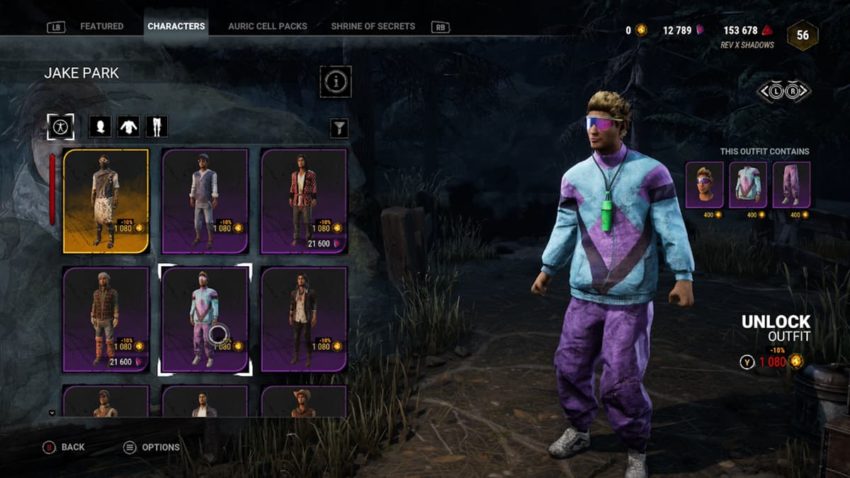Open the Characters tab

(x=176, y=26)
